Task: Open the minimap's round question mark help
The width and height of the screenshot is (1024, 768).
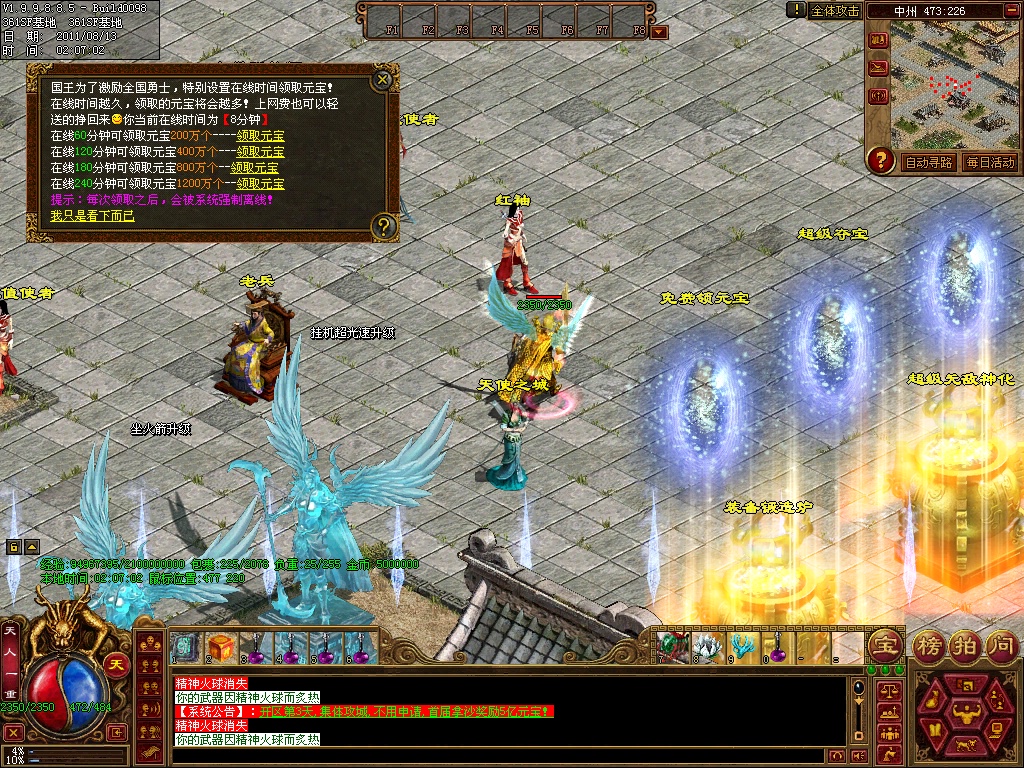Action: (880, 159)
